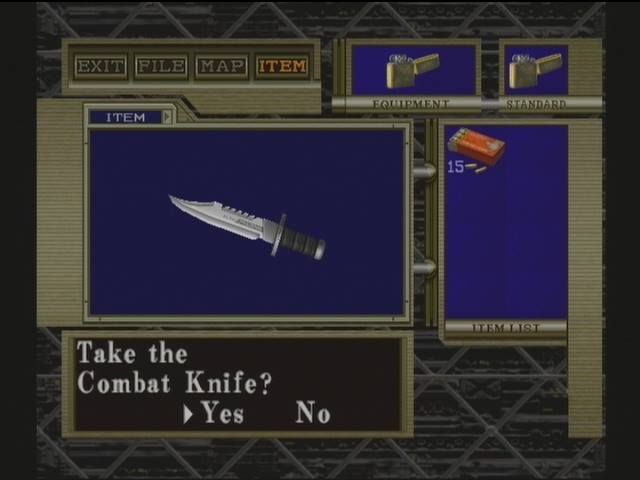Select the handgun bullets in item list
The height and width of the screenshot is (480, 640).
(x=475, y=149)
